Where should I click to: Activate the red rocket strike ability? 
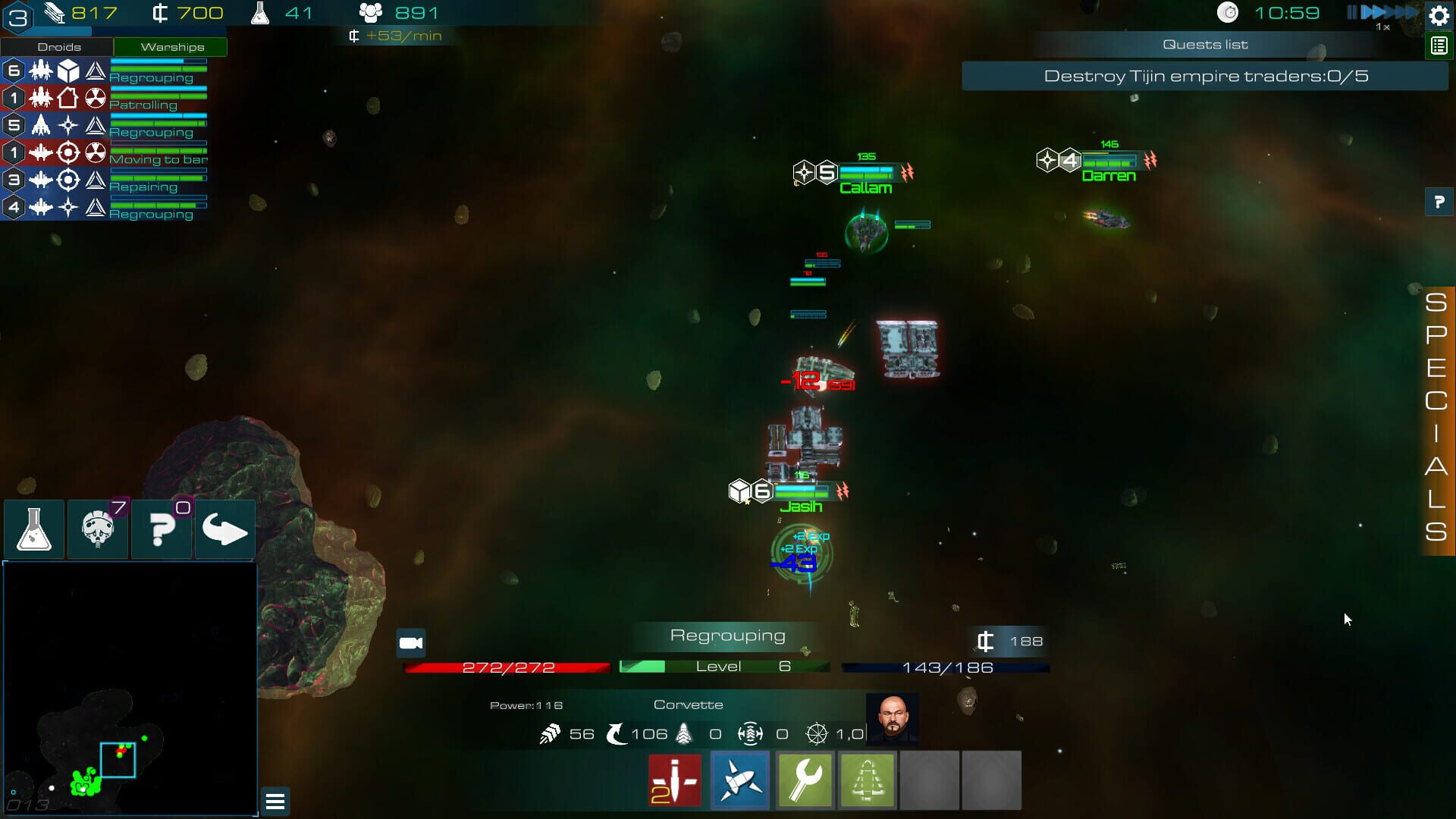coord(674,780)
